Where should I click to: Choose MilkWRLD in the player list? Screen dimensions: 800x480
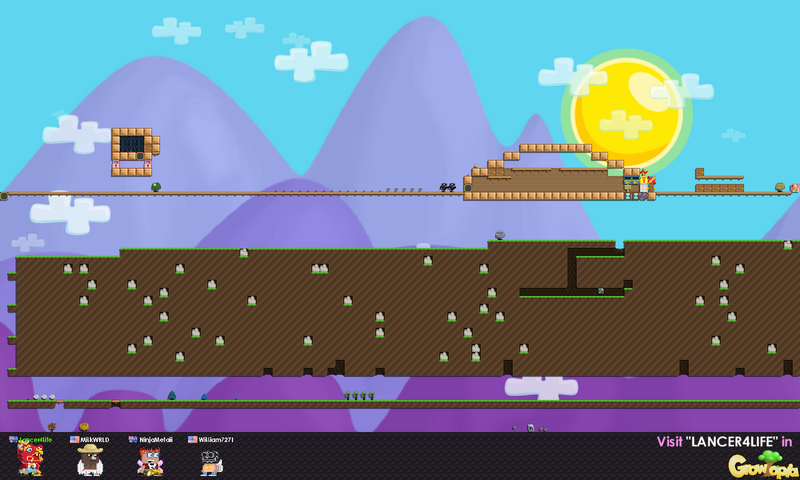91,460
